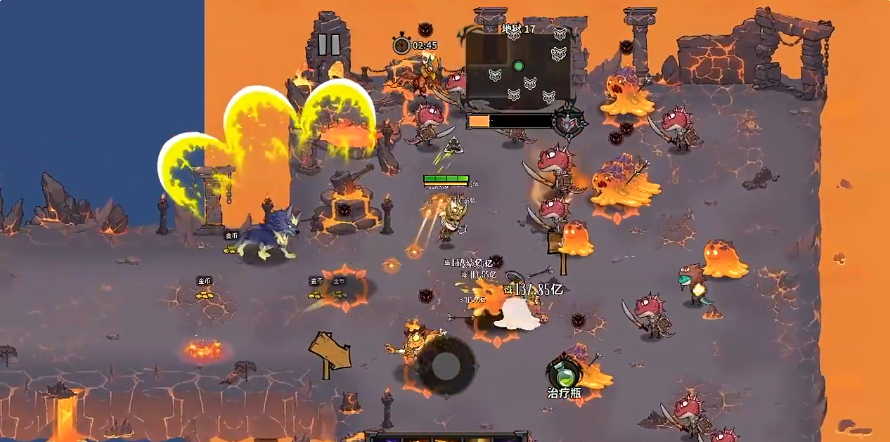
Task: Tap the virtual joystick center
Action: 445,365
